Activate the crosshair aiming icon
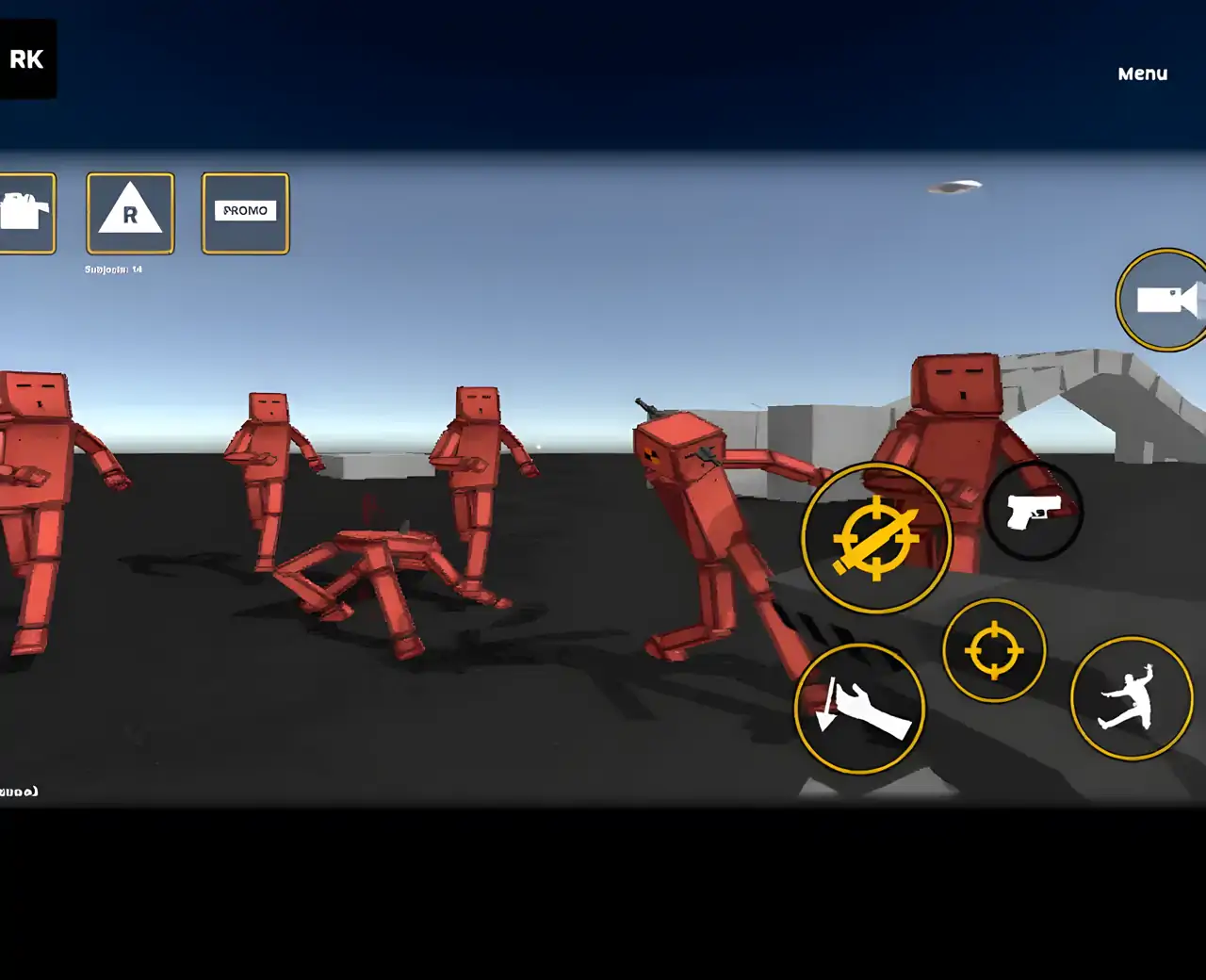Image resolution: width=1206 pixels, height=980 pixels. click(x=995, y=649)
